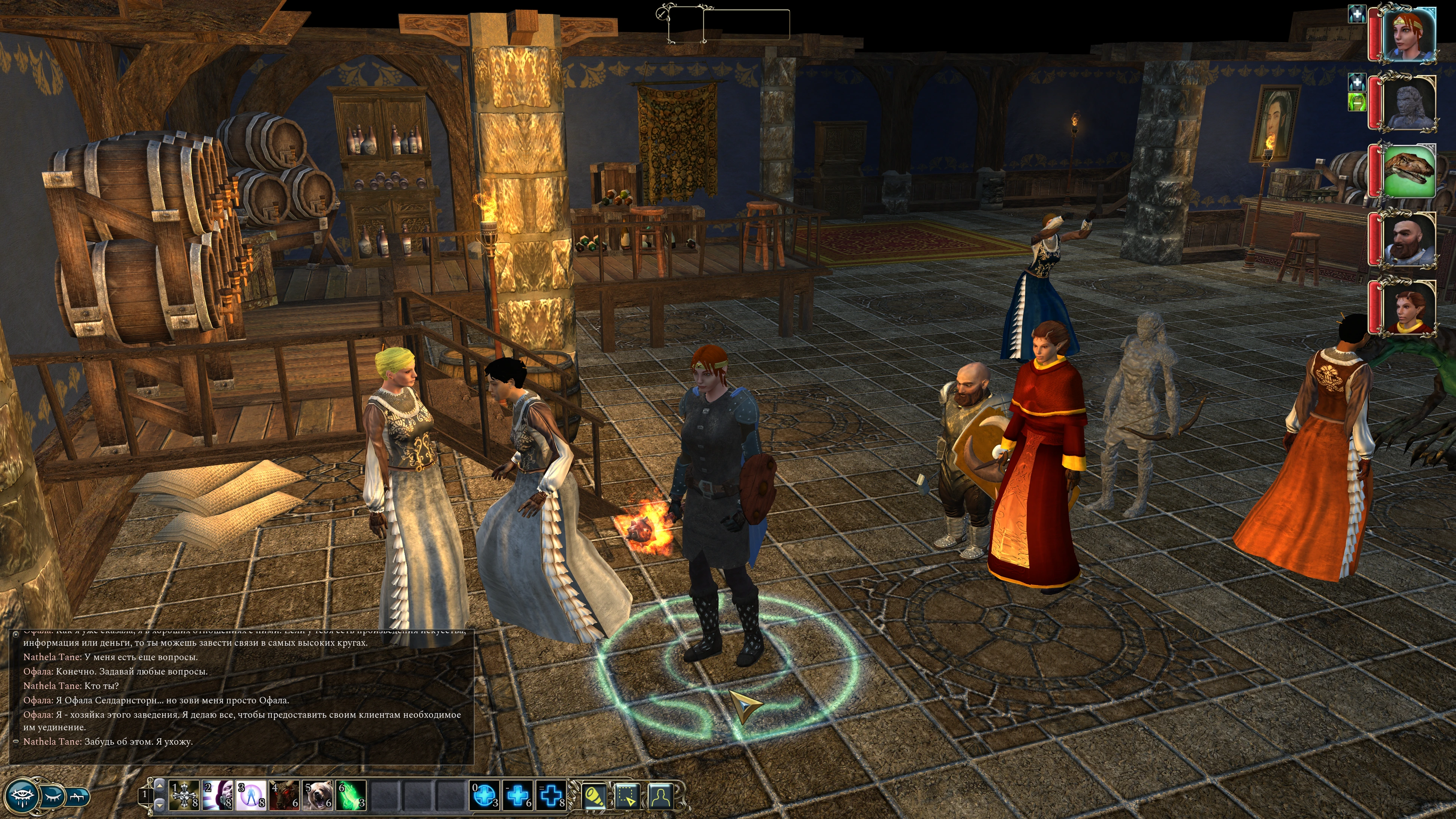Viewport: 1456px width, 819px height.
Task: Cast the glowing blue figure spell in slot 3
Action: [x=252, y=795]
